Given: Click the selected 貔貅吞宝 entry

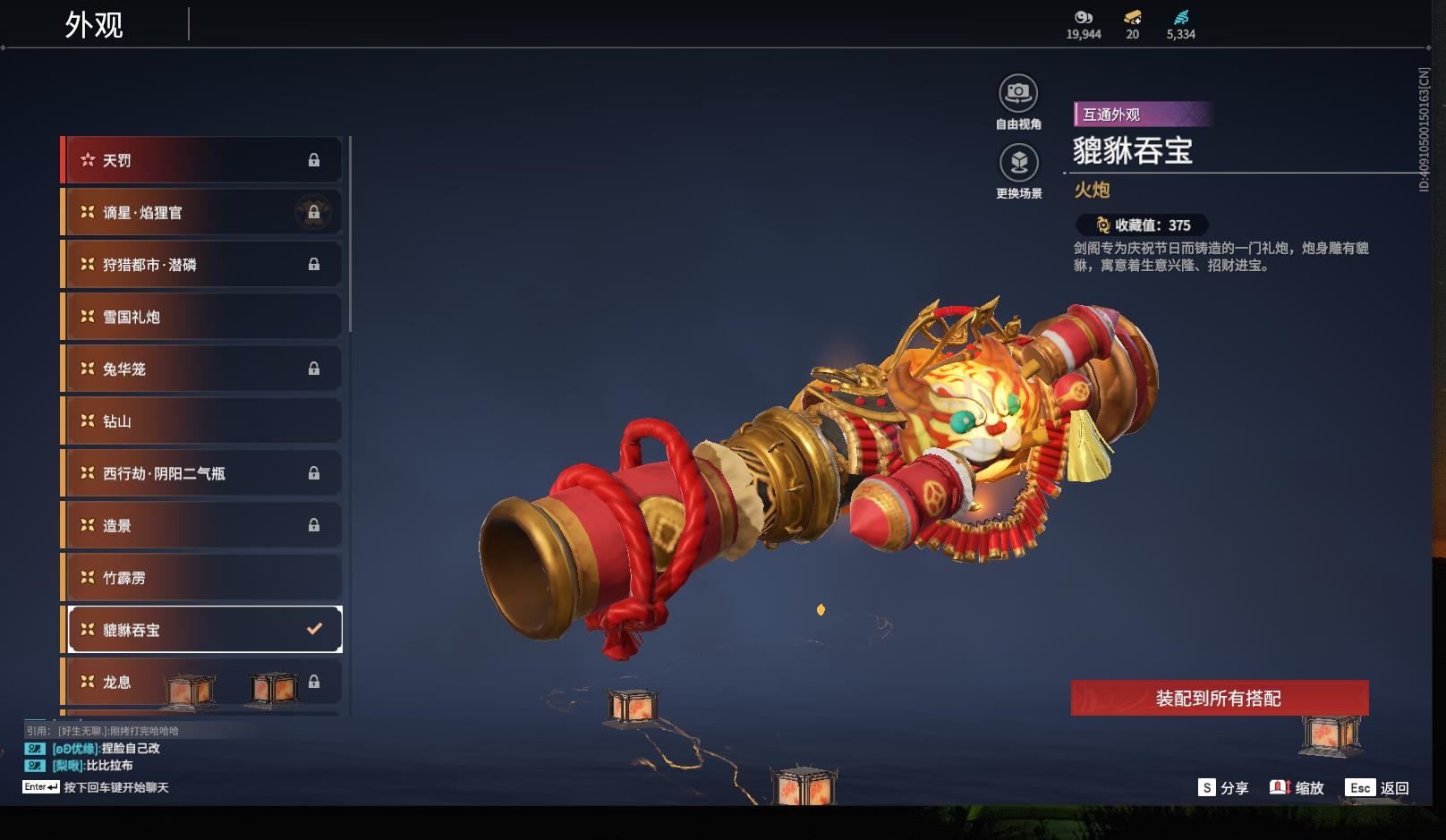Looking at the screenshot, I should click(x=204, y=630).
